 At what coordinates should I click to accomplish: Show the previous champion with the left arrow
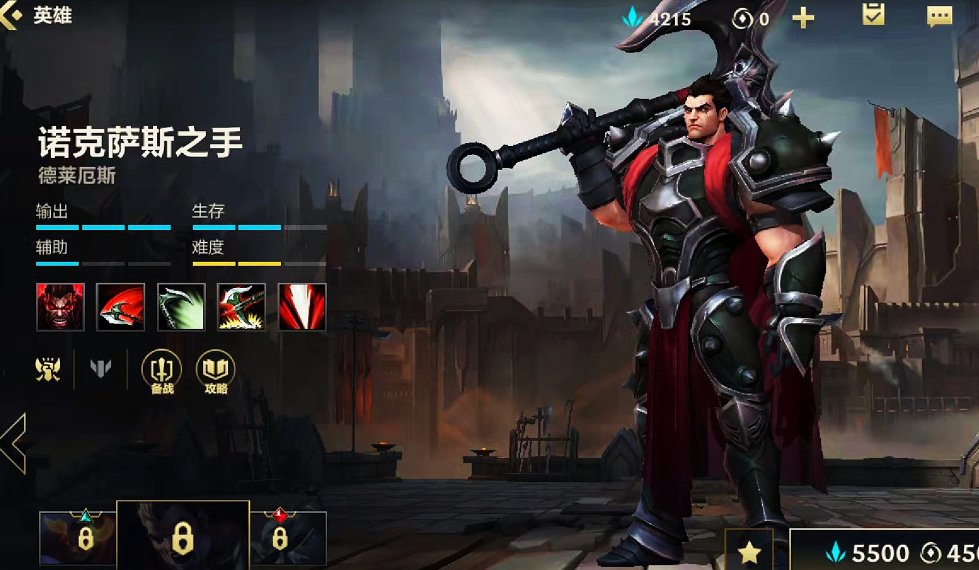13,444
